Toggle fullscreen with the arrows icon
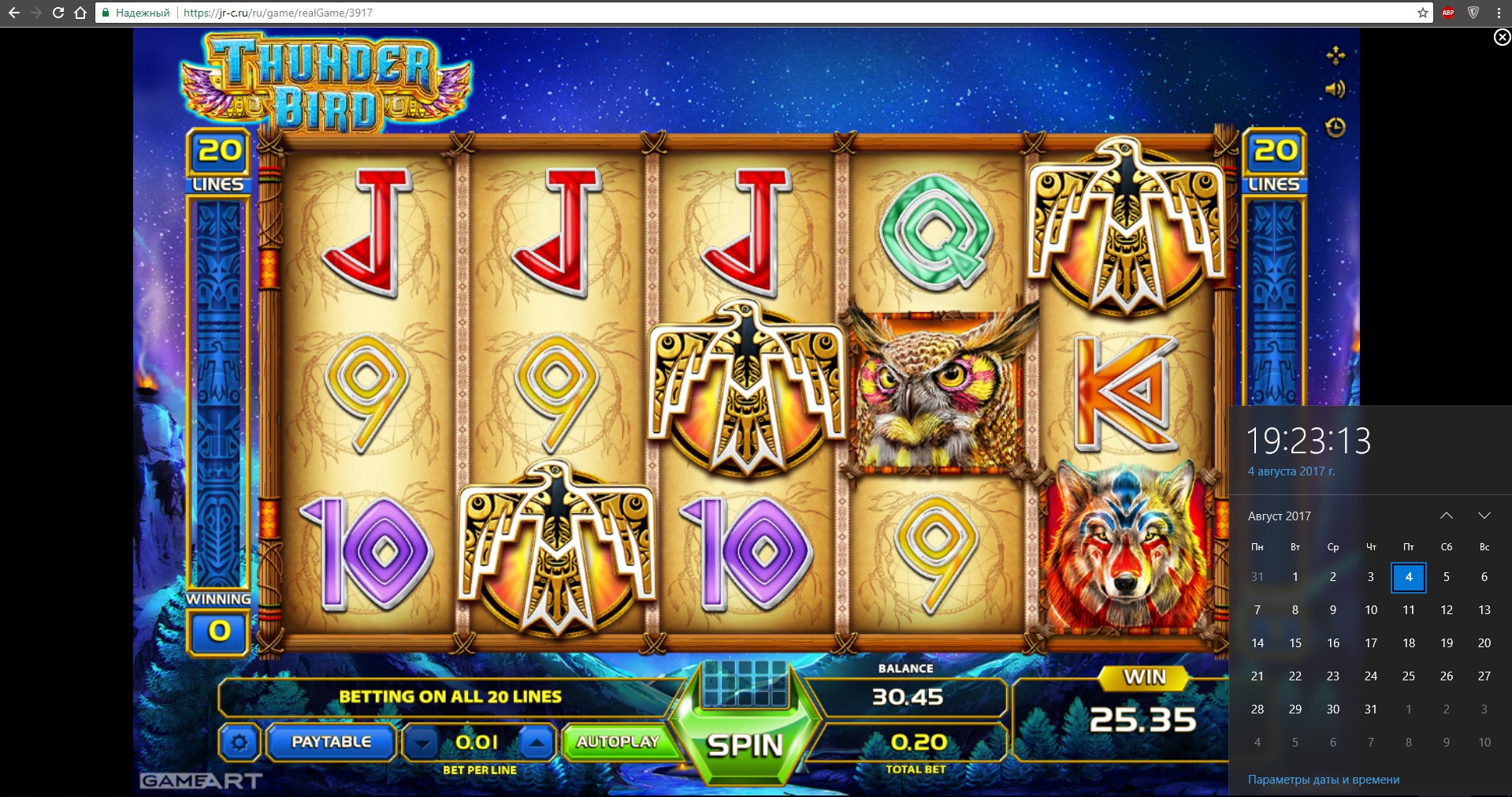This screenshot has width=1512, height=797. [x=1336, y=55]
